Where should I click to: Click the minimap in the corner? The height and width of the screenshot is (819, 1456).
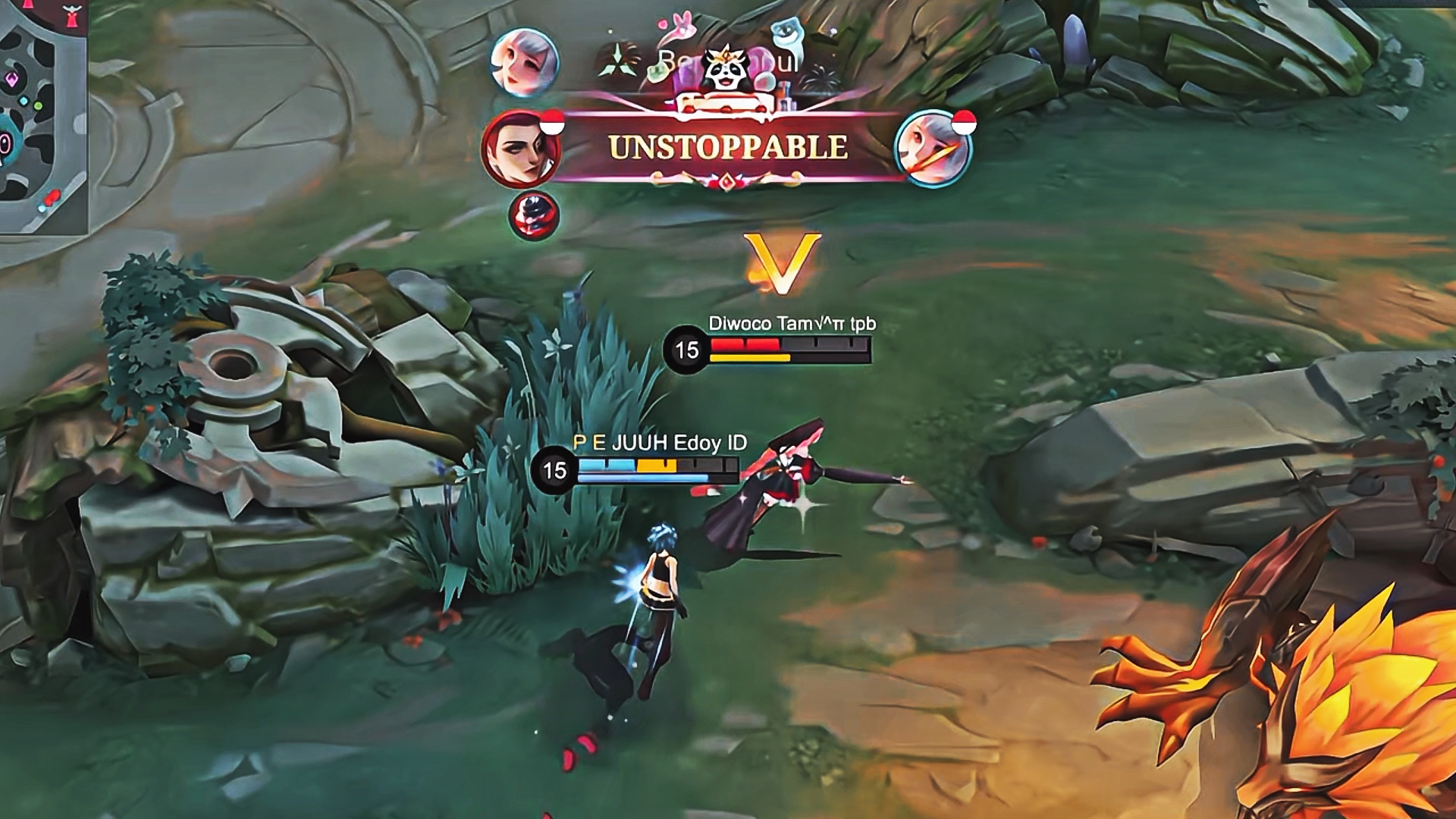(x=42, y=118)
